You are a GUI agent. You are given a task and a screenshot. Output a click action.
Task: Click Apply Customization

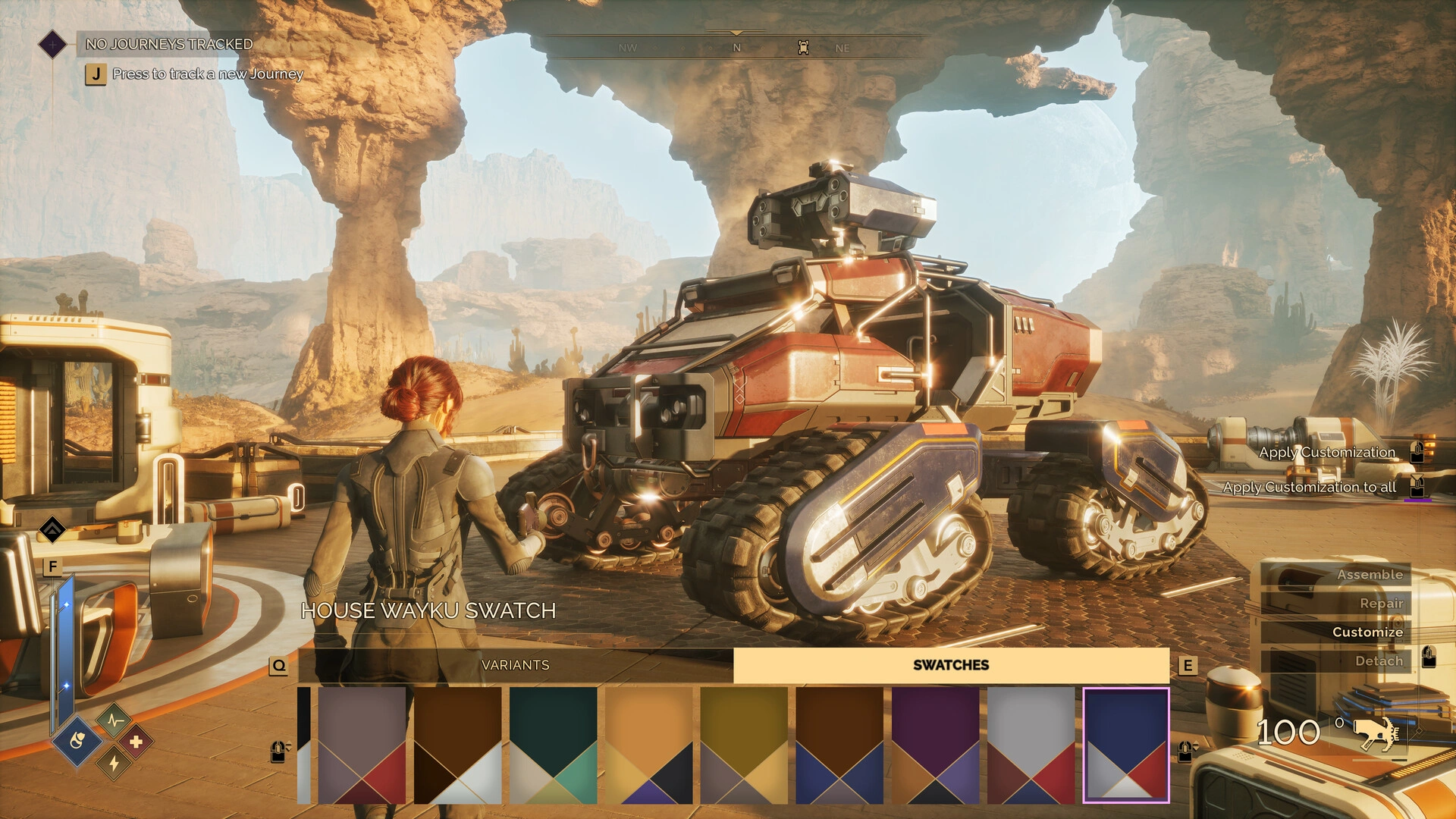(x=1327, y=453)
